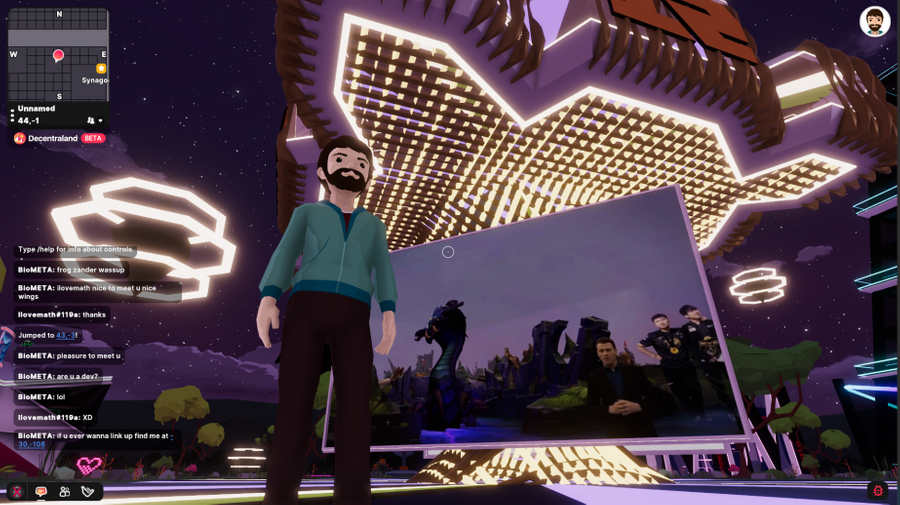The width and height of the screenshot is (900, 505).
Task: Follow the 43,-3 coordinate link in chat
Action: [67, 335]
